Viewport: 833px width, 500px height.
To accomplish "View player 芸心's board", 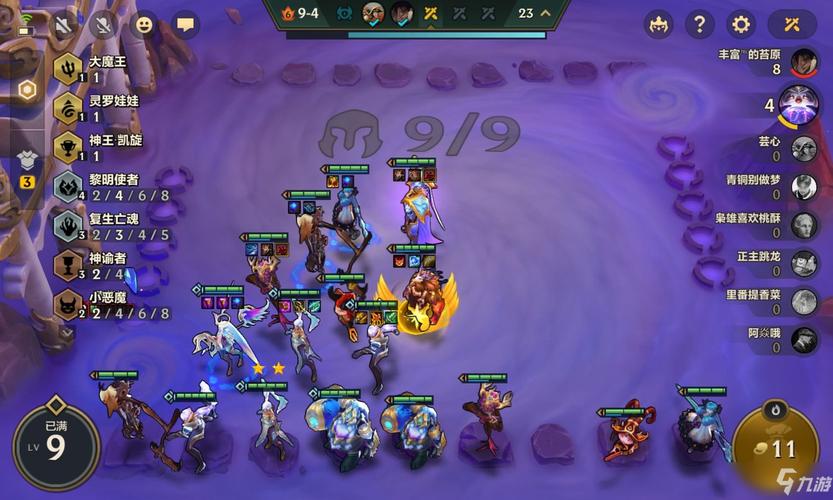I will (804, 149).
